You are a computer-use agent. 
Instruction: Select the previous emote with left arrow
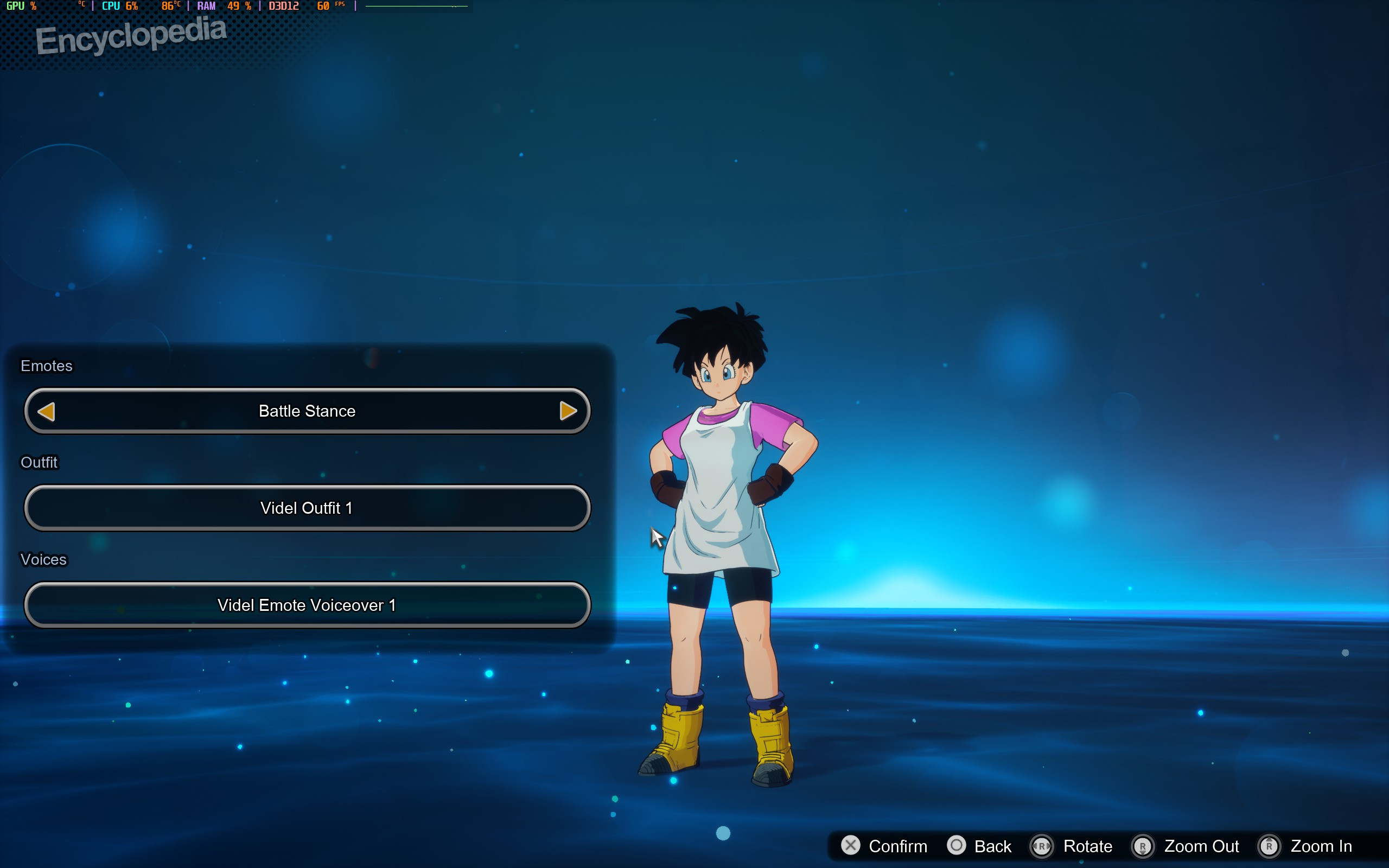point(46,411)
